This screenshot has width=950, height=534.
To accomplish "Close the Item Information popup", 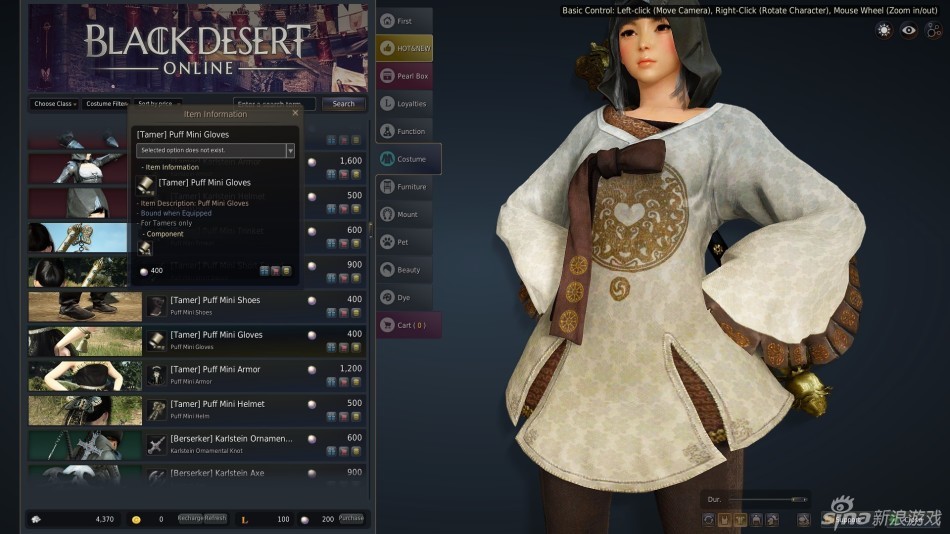I will tap(295, 114).
